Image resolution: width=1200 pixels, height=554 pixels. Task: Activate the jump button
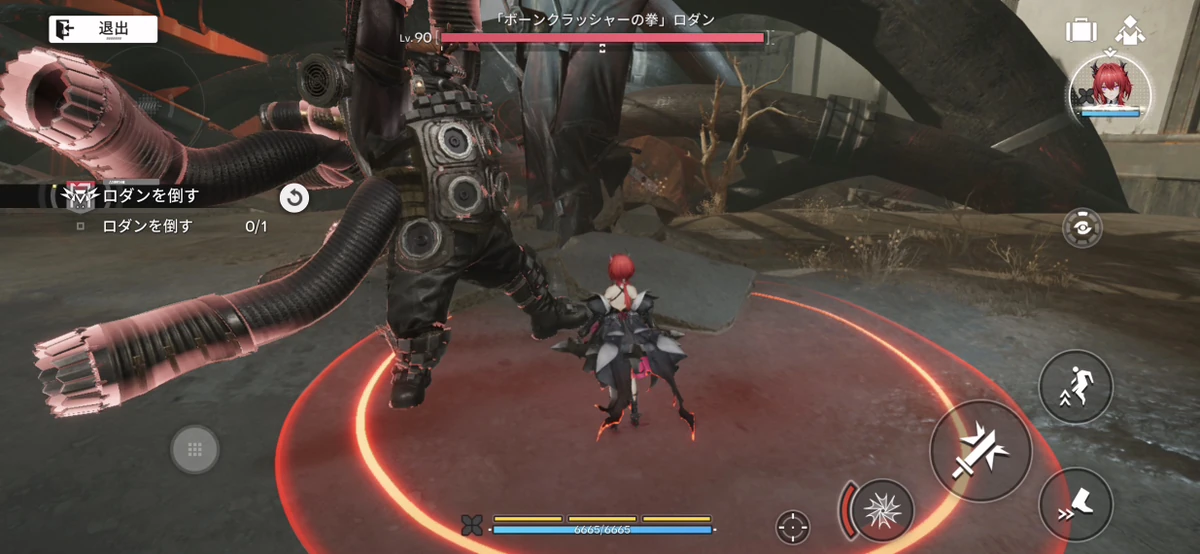1077,388
